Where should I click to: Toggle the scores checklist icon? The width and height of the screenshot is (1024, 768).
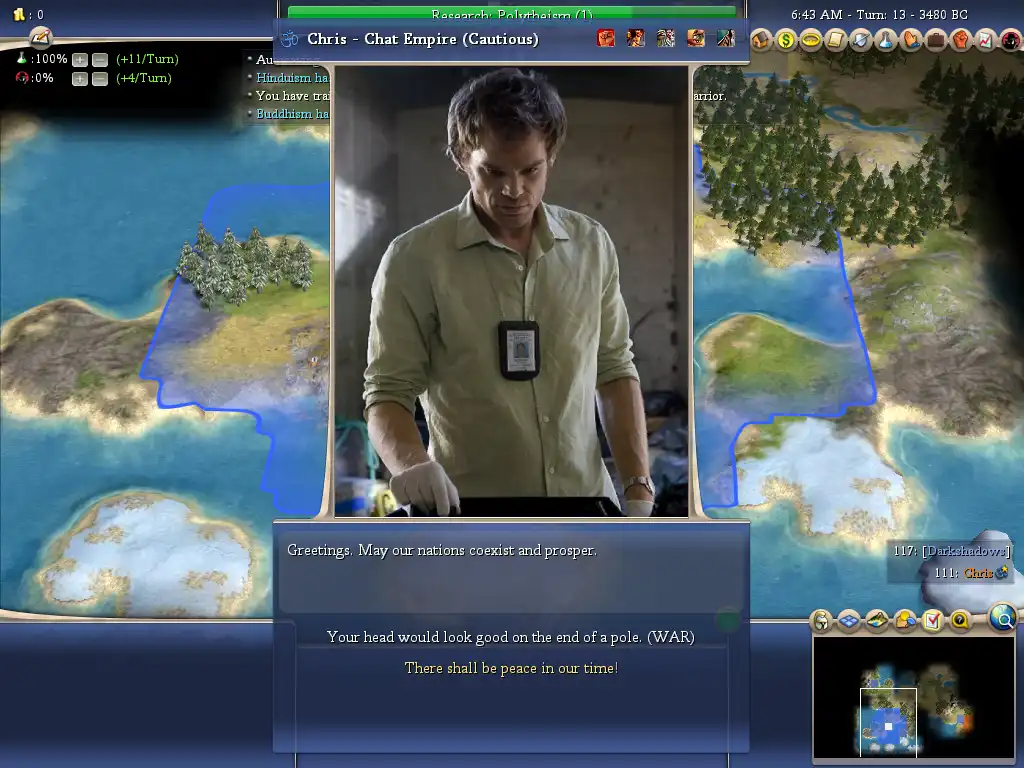tap(932, 621)
